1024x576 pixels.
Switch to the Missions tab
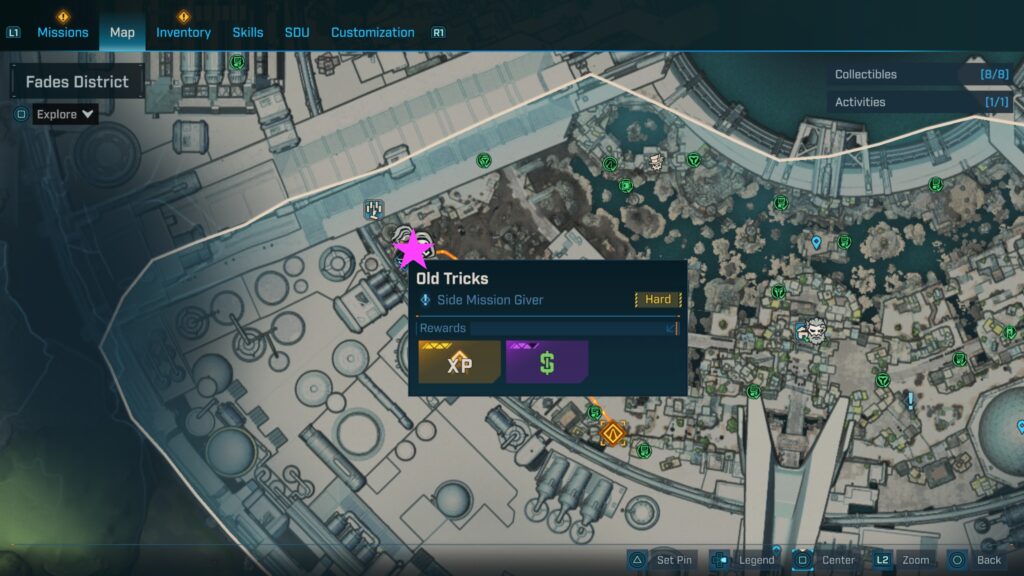click(x=63, y=32)
